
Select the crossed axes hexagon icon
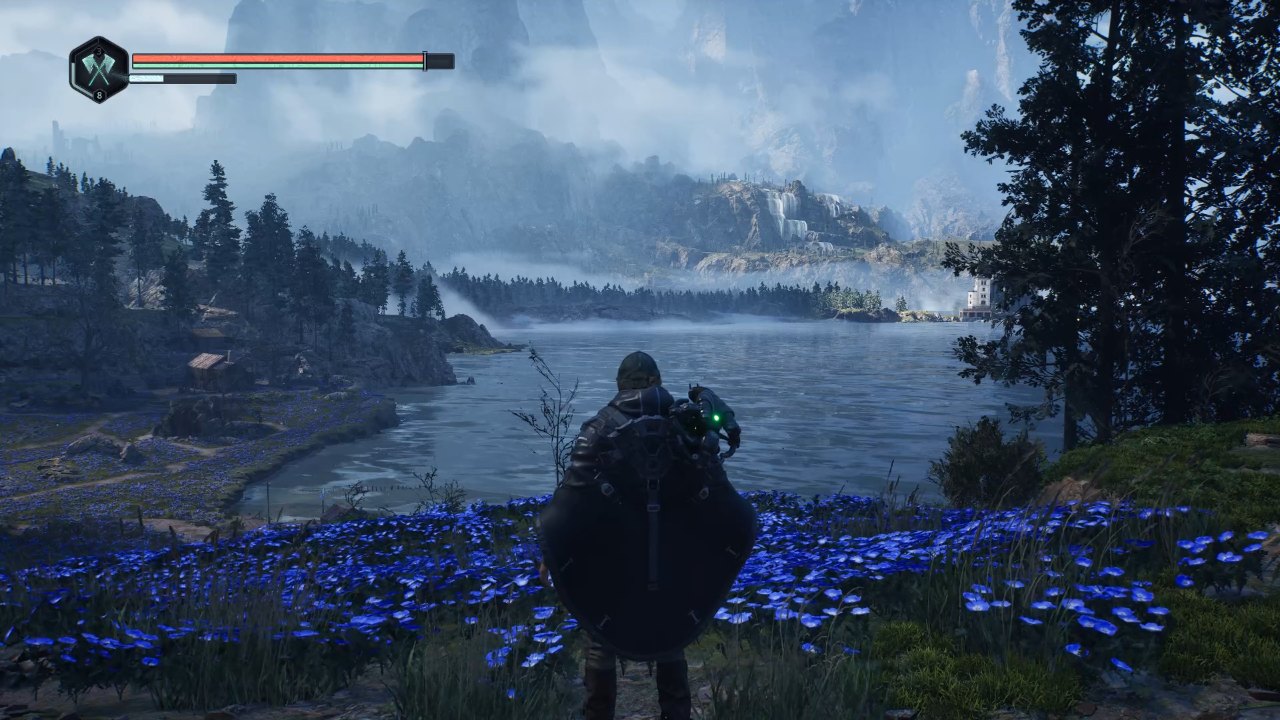pos(99,68)
